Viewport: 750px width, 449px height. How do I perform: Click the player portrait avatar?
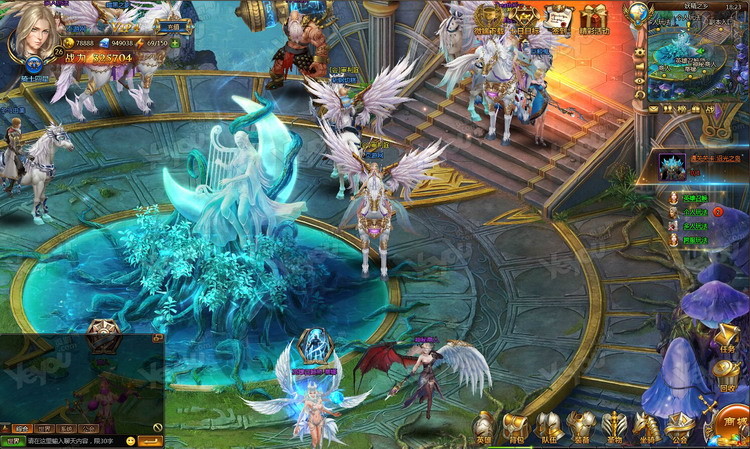[33, 35]
